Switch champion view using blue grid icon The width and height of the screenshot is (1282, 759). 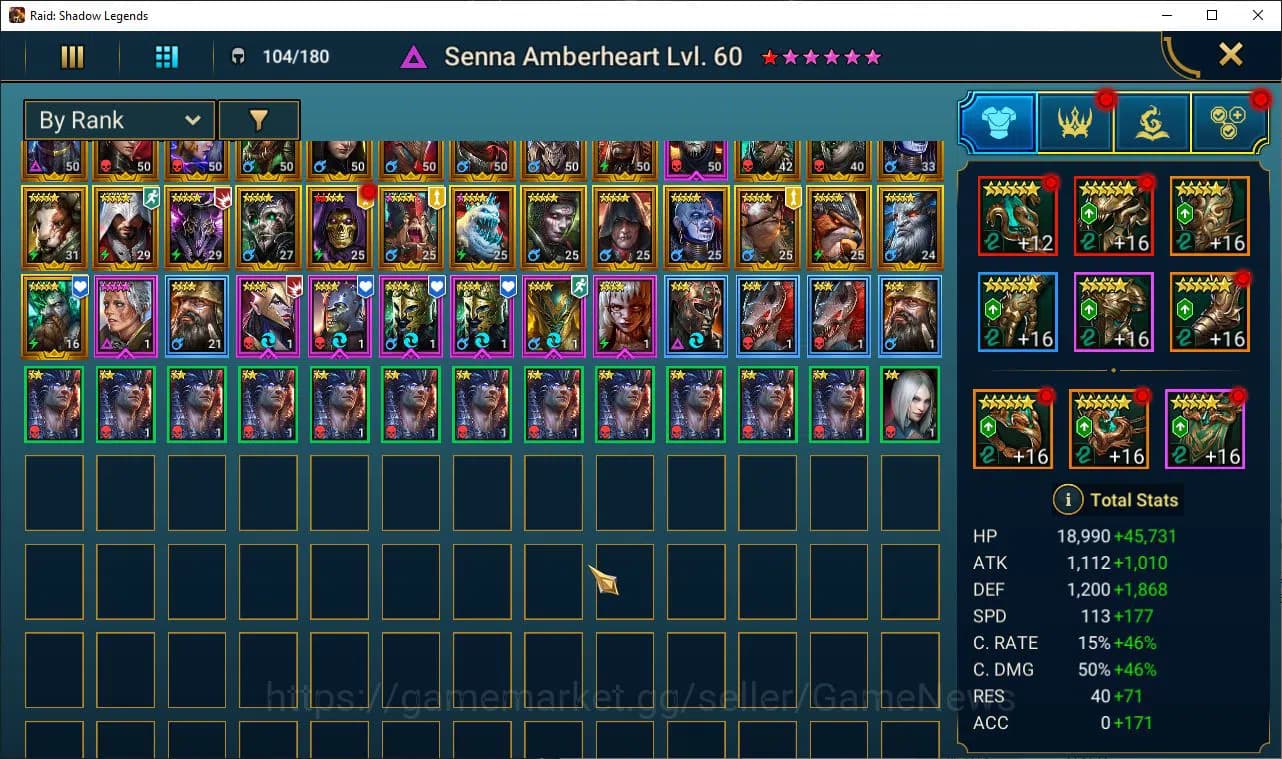(166, 56)
